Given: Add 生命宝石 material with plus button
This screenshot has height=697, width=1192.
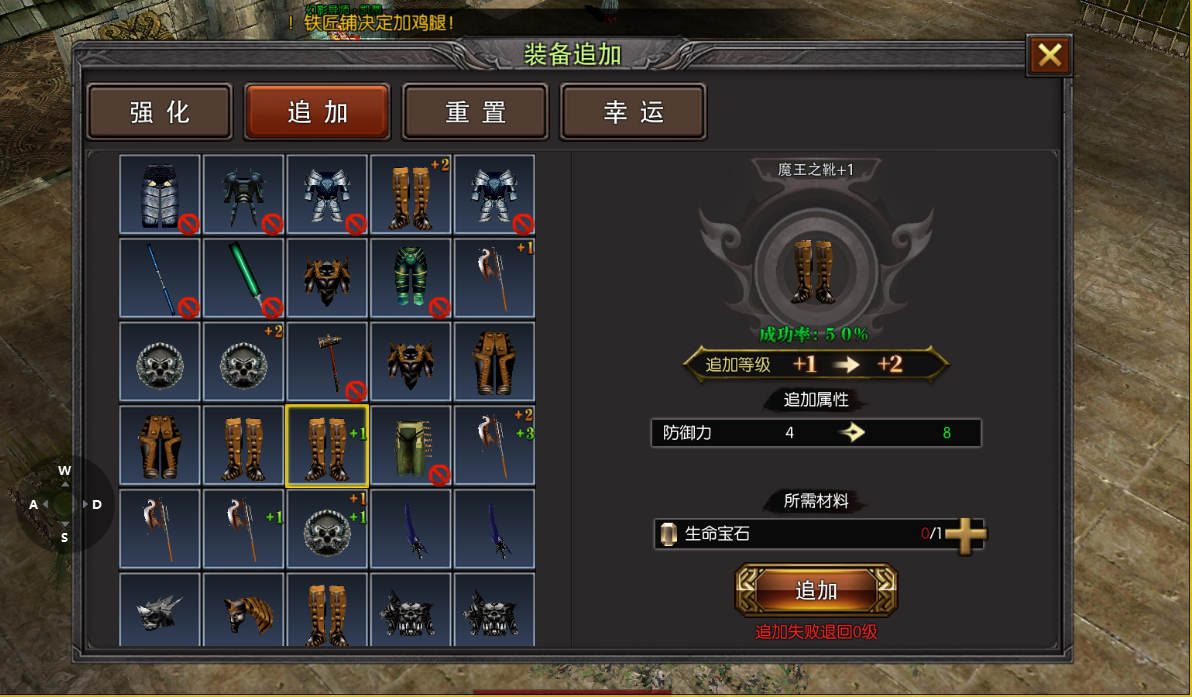Looking at the screenshot, I should click(x=965, y=535).
